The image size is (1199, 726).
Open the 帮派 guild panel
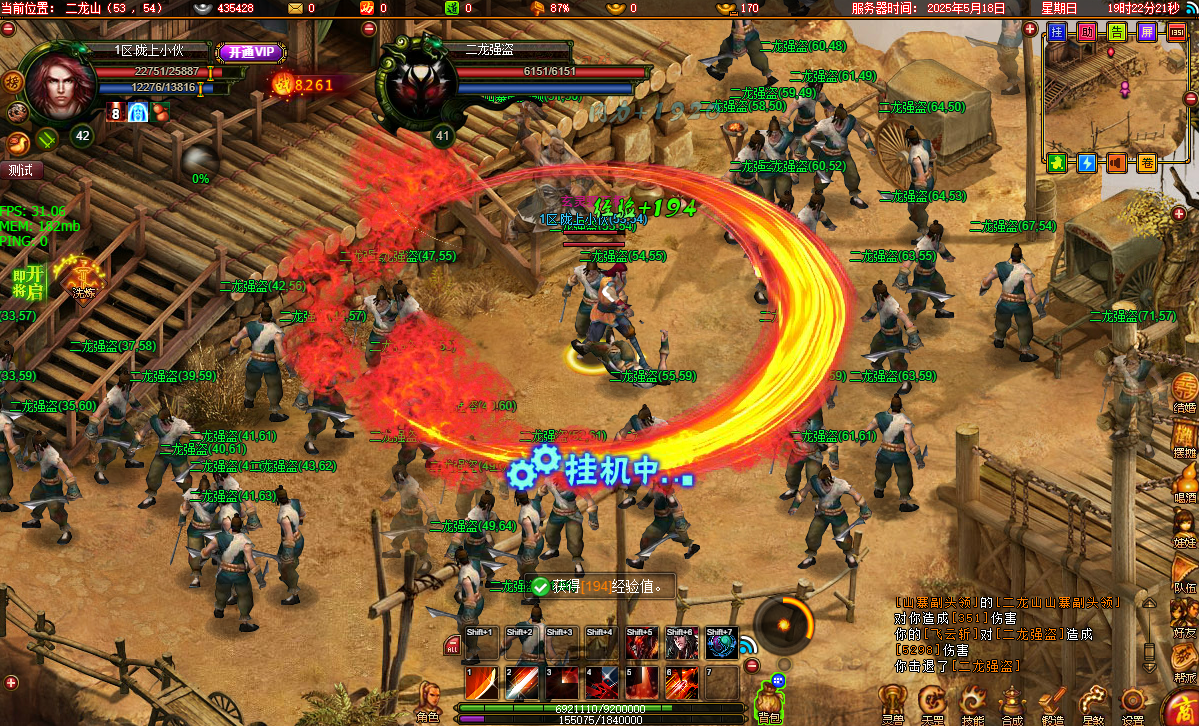coord(1185,660)
